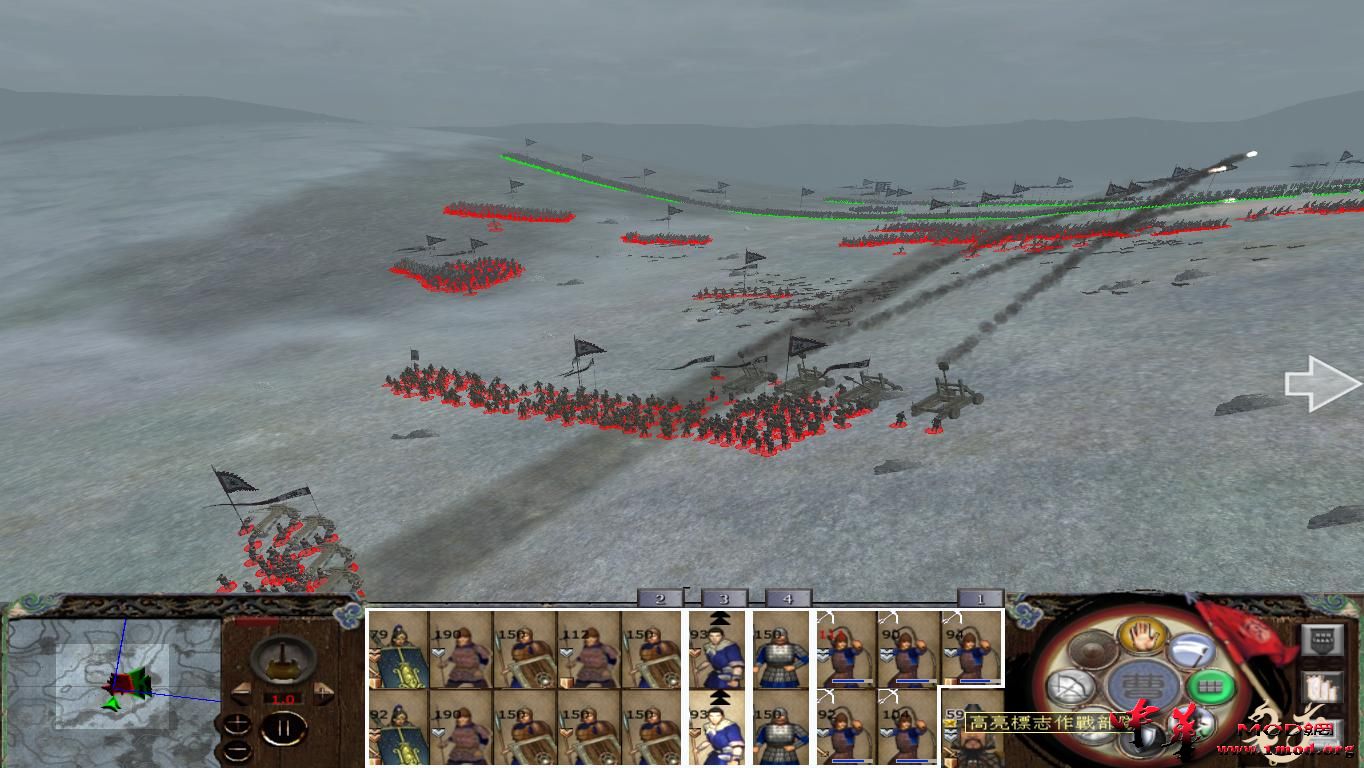Select the halberd attack icon on the command wheel
This screenshot has width=1364, height=768.
click(1193, 652)
